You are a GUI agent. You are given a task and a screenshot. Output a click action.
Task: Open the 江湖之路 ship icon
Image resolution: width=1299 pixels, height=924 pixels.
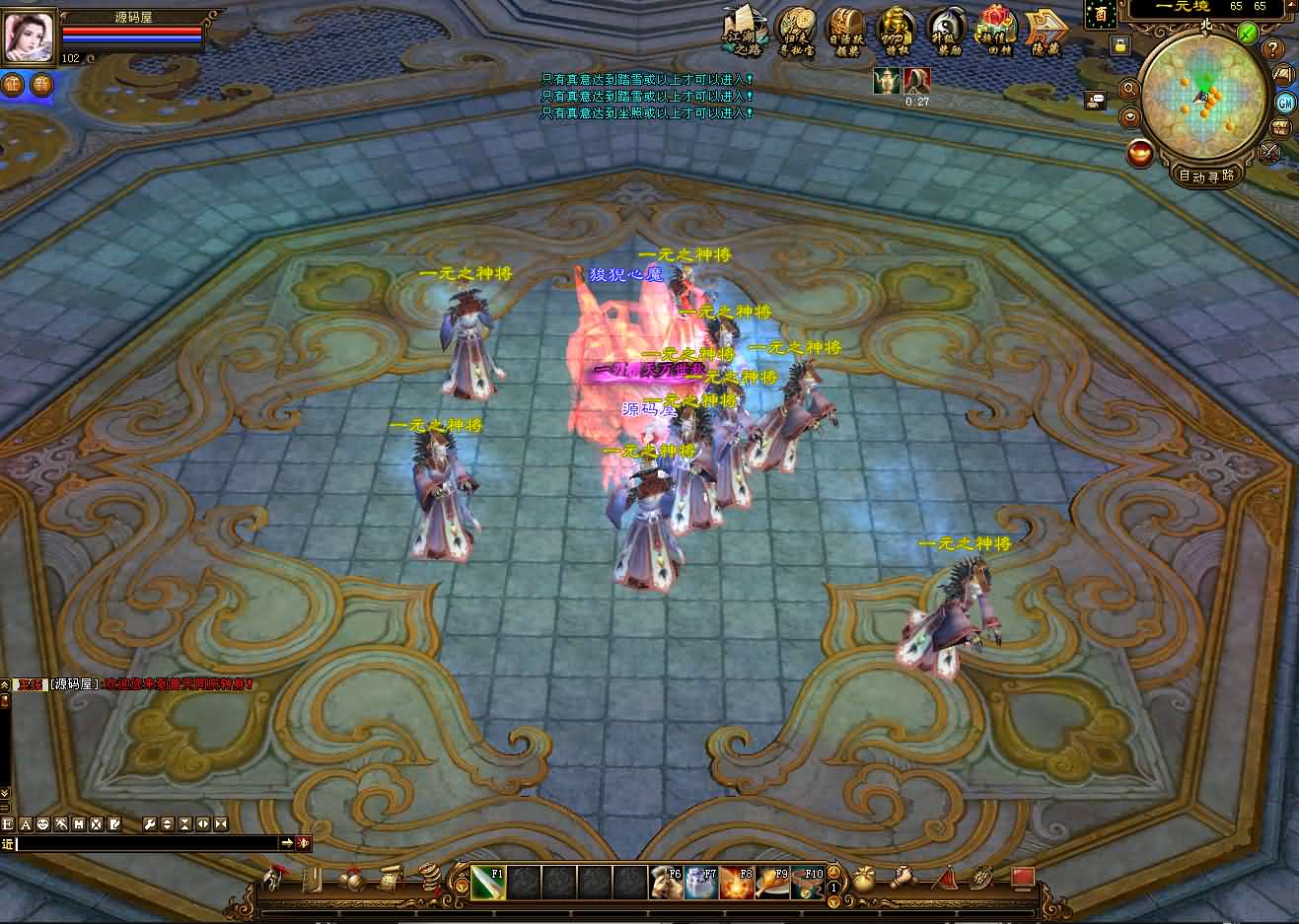click(744, 30)
